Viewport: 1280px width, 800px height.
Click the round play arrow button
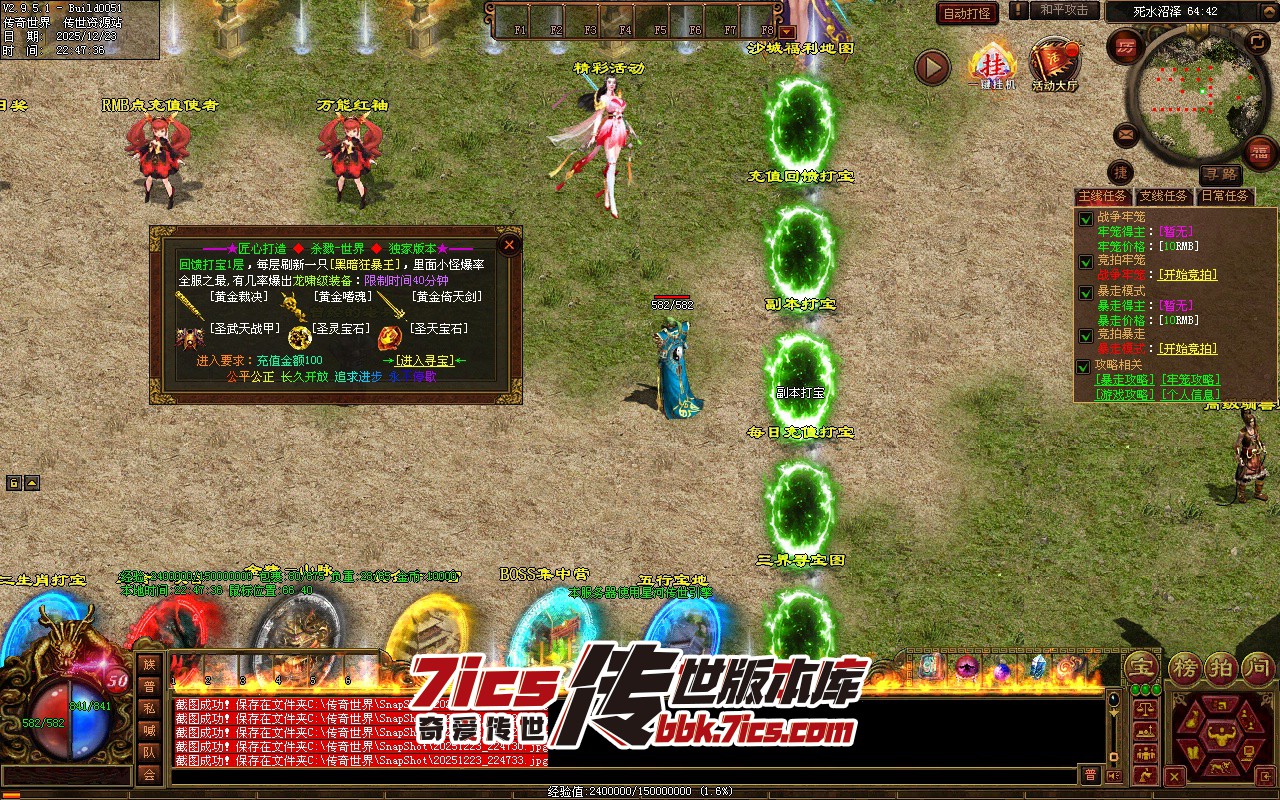click(x=932, y=67)
